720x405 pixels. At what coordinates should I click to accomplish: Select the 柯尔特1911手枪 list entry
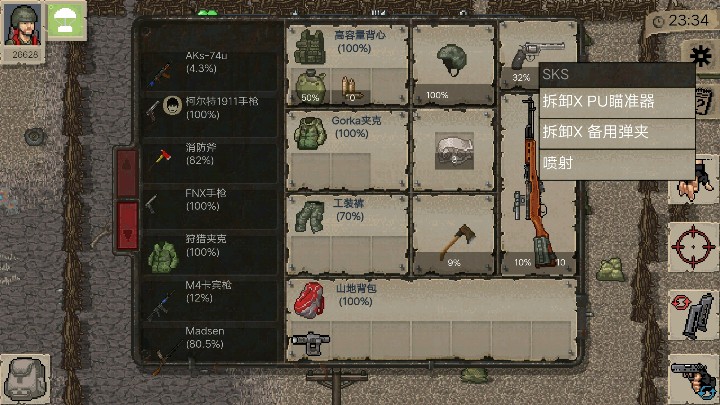pyautogui.click(x=210, y=107)
